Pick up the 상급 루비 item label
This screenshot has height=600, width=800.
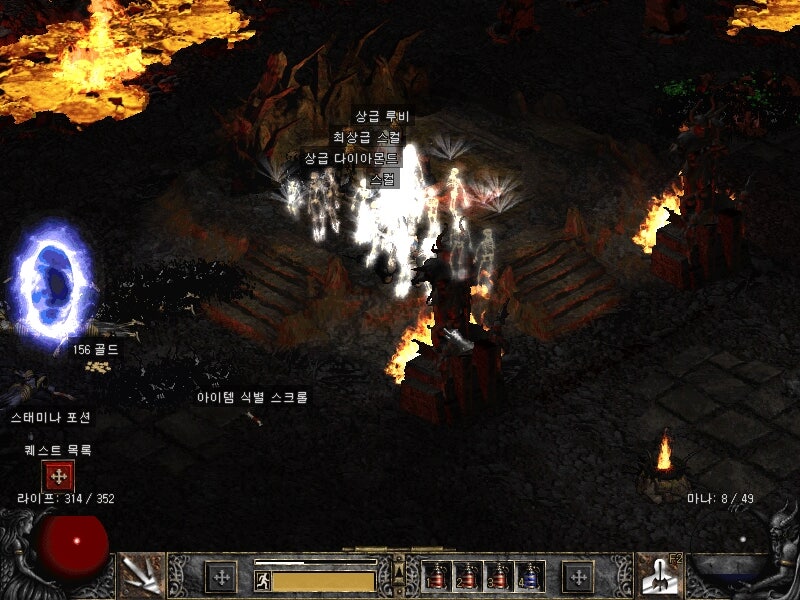pyautogui.click(x=382, y=116)
